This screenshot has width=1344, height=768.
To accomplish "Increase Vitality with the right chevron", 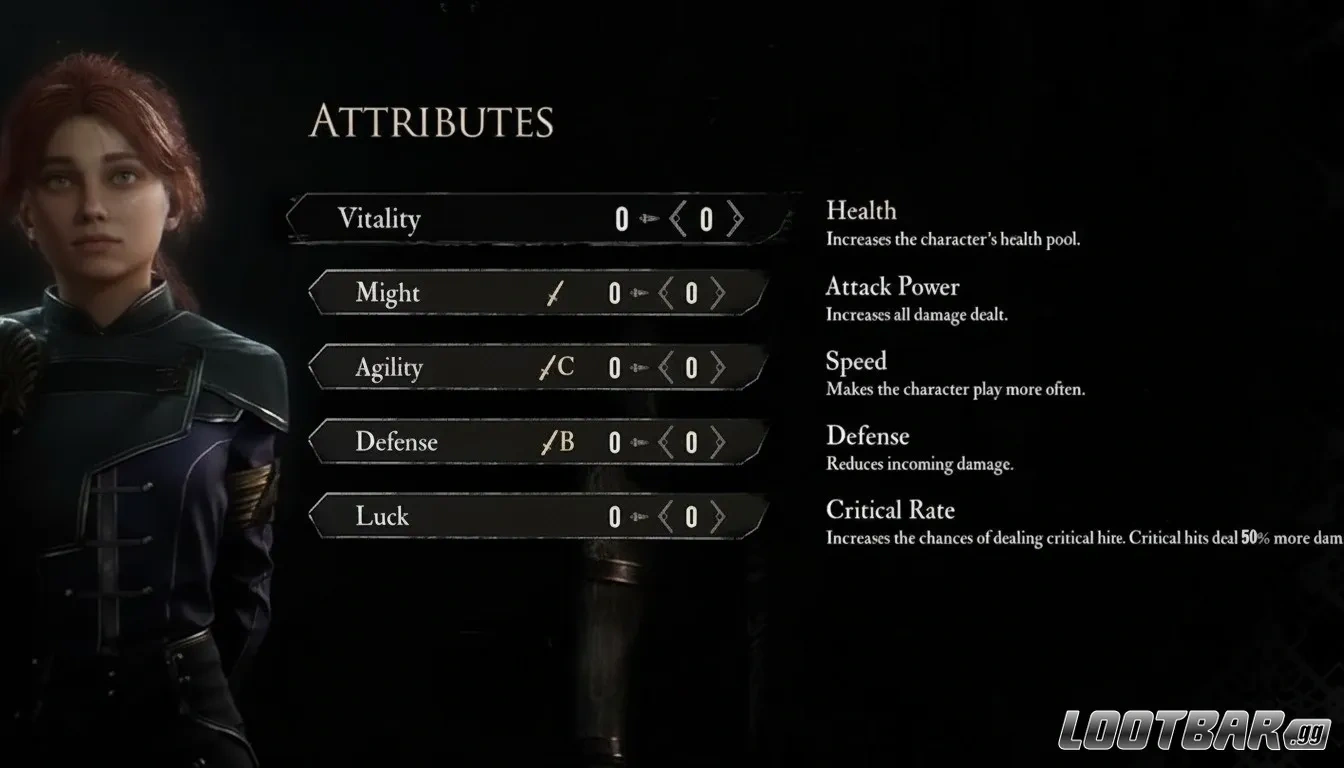I will click(736, 218).
